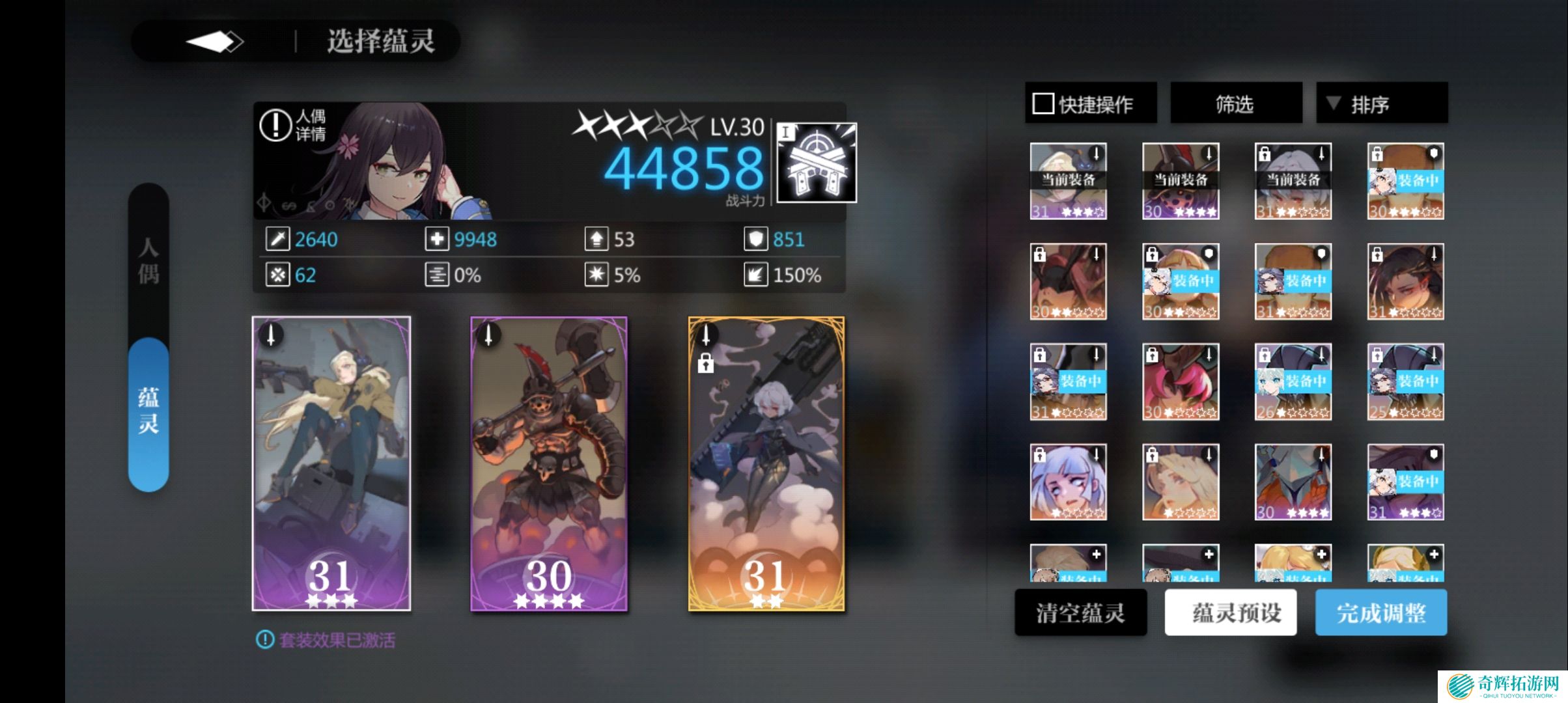This screenshot has height=703, width=1568.
Task: Select the pink-haired level 30 grid thumbnail
Action: [1181, 382]
